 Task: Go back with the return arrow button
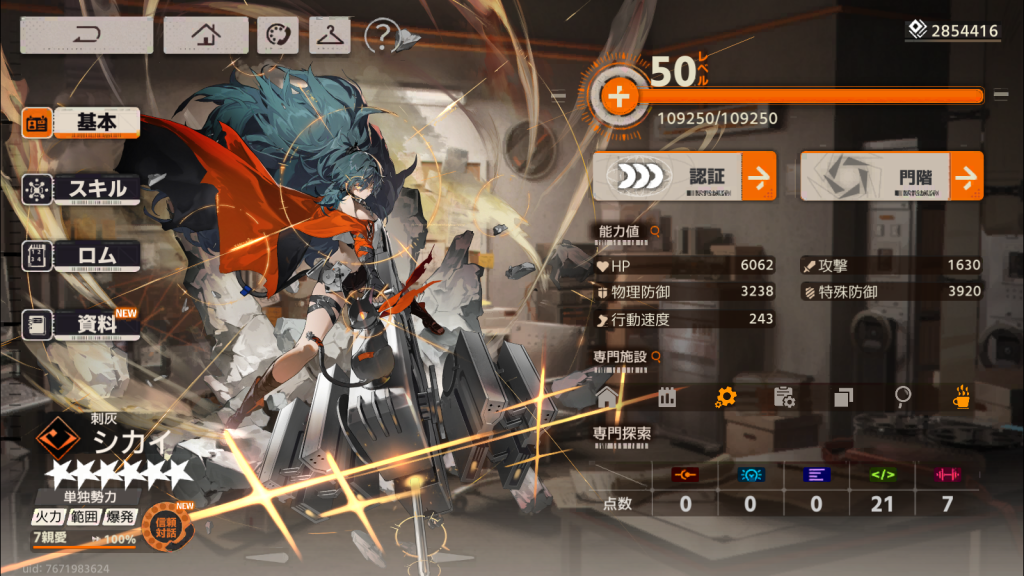pyautogui.click(x=86, y=35)
